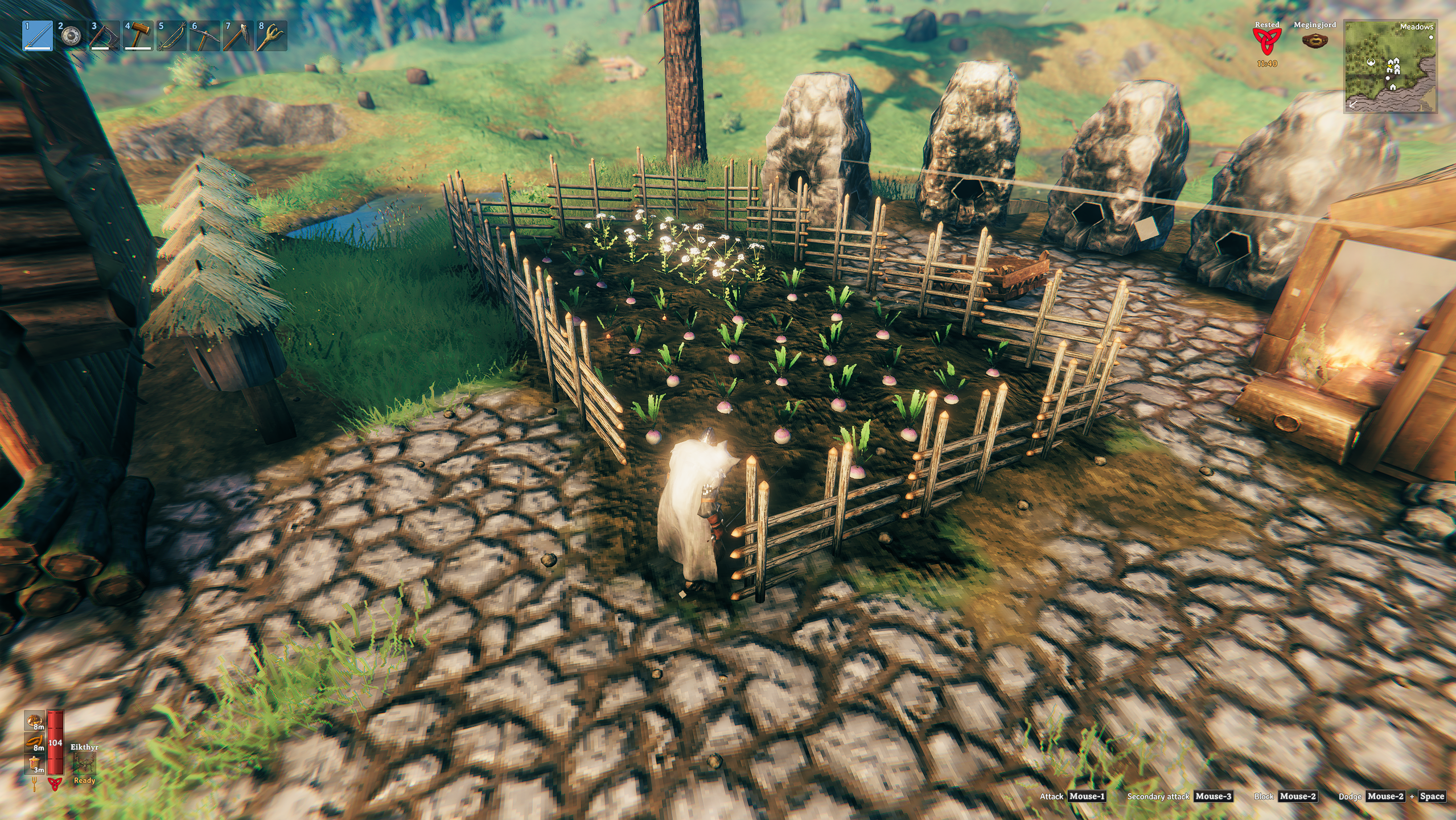
Task: Click the top food slot with the pie
Action: point(35,720)
